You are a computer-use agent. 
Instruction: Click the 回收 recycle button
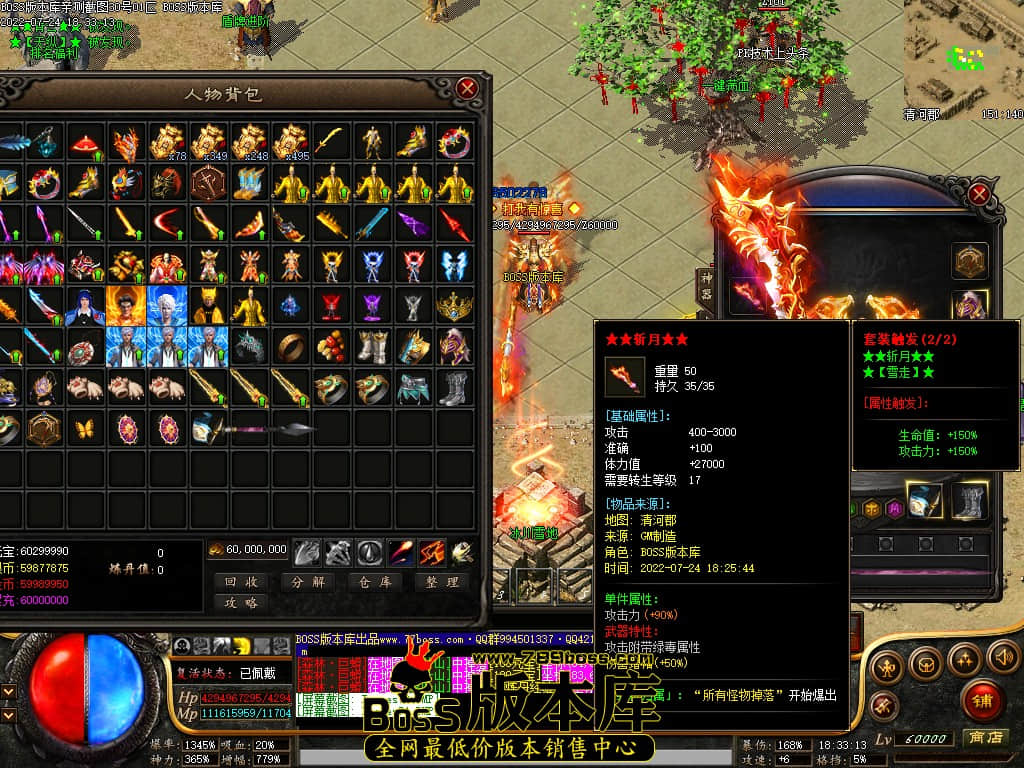coord(241,581)
